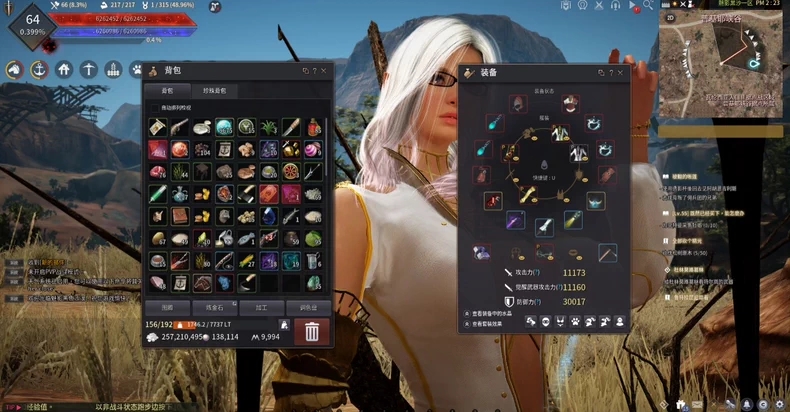Open the alchemy stone (炼金石) button
The image size is (790, 412).
click(214, 307)
